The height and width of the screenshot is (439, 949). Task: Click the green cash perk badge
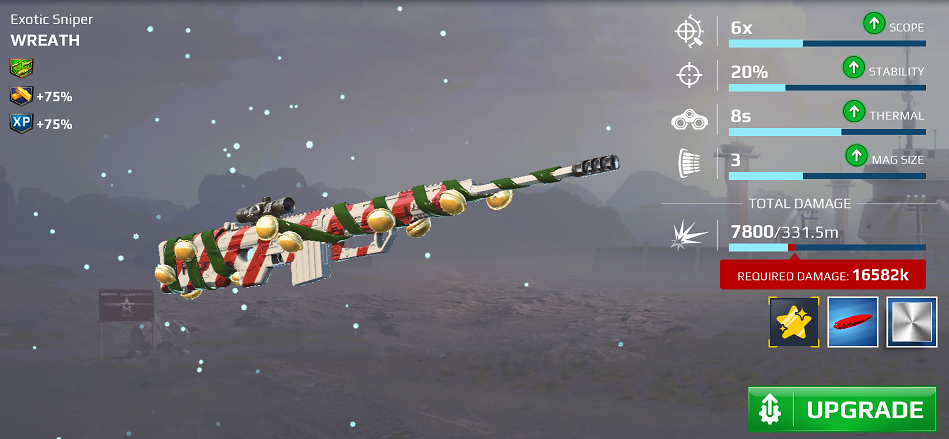(x=21, y=68)
